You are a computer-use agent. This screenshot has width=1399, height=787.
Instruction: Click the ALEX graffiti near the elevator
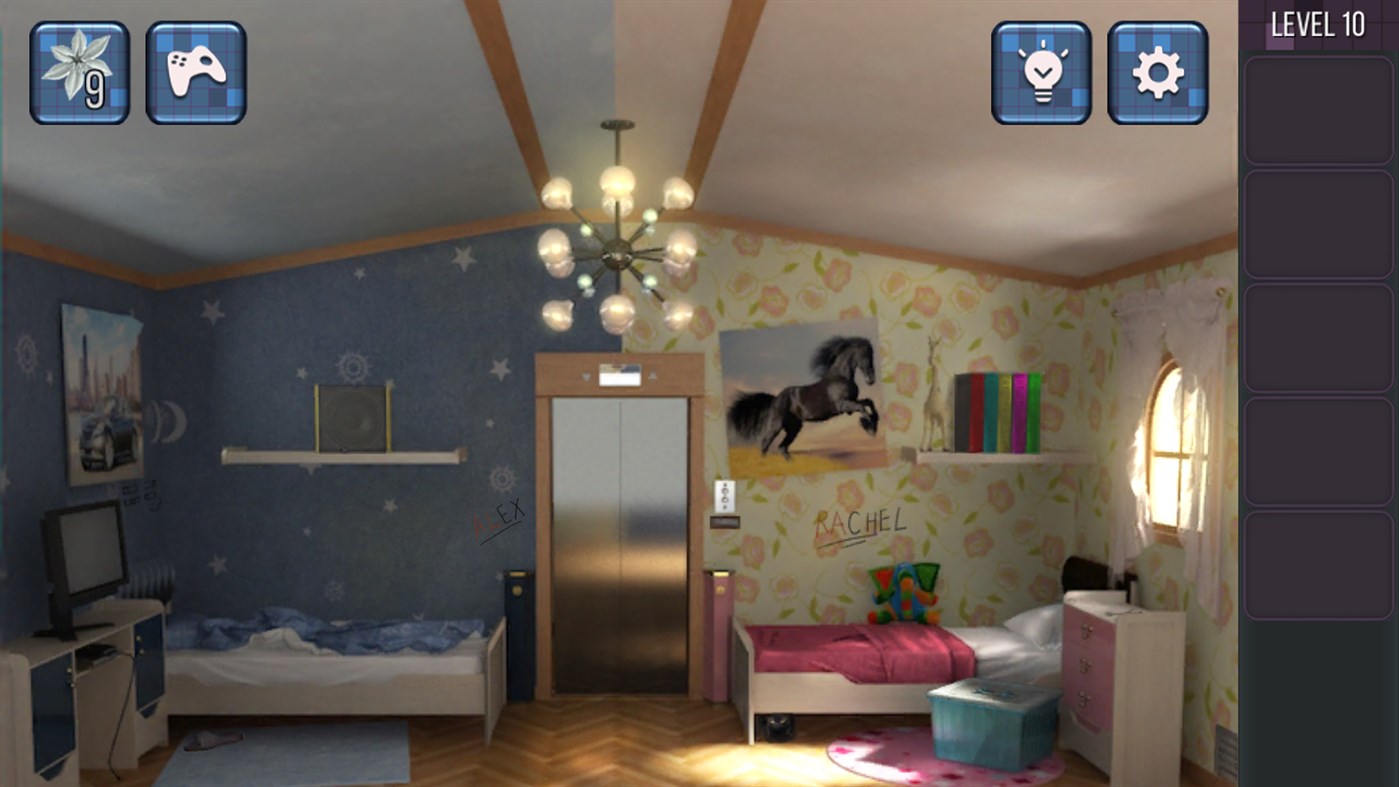[x=498, y=518]
